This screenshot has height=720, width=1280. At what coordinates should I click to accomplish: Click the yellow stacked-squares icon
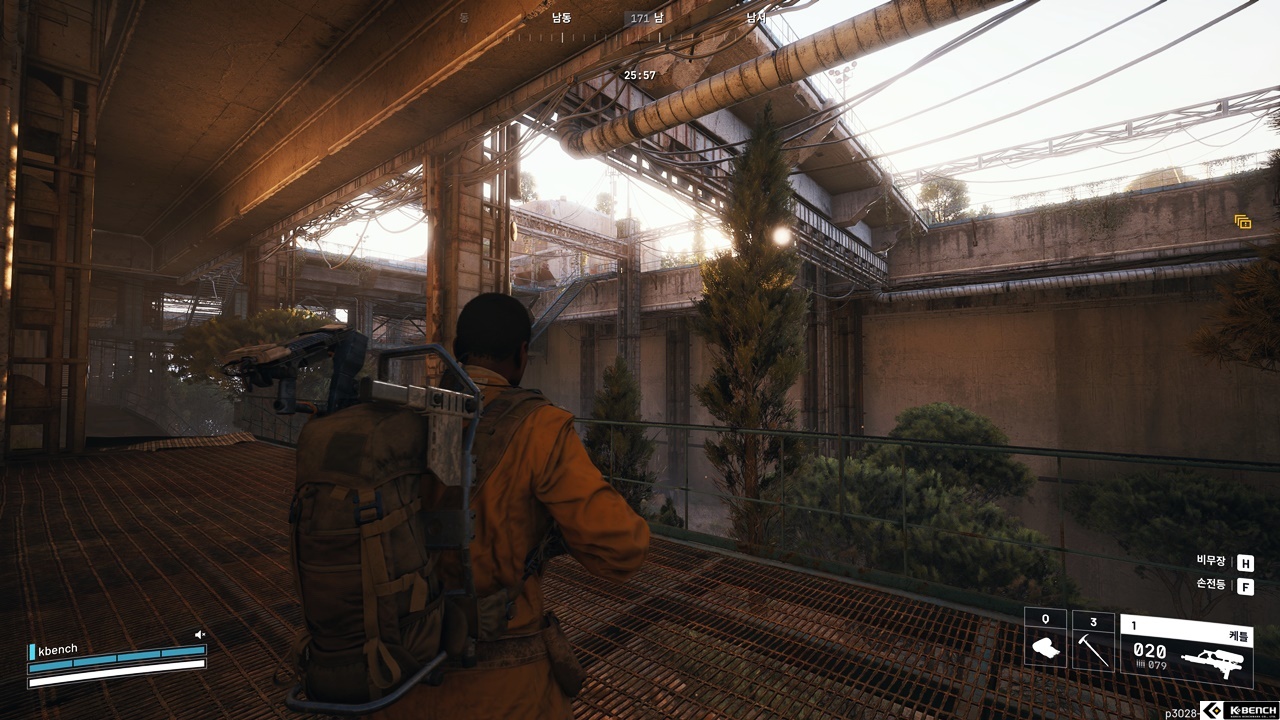[x=1243, y=222]
